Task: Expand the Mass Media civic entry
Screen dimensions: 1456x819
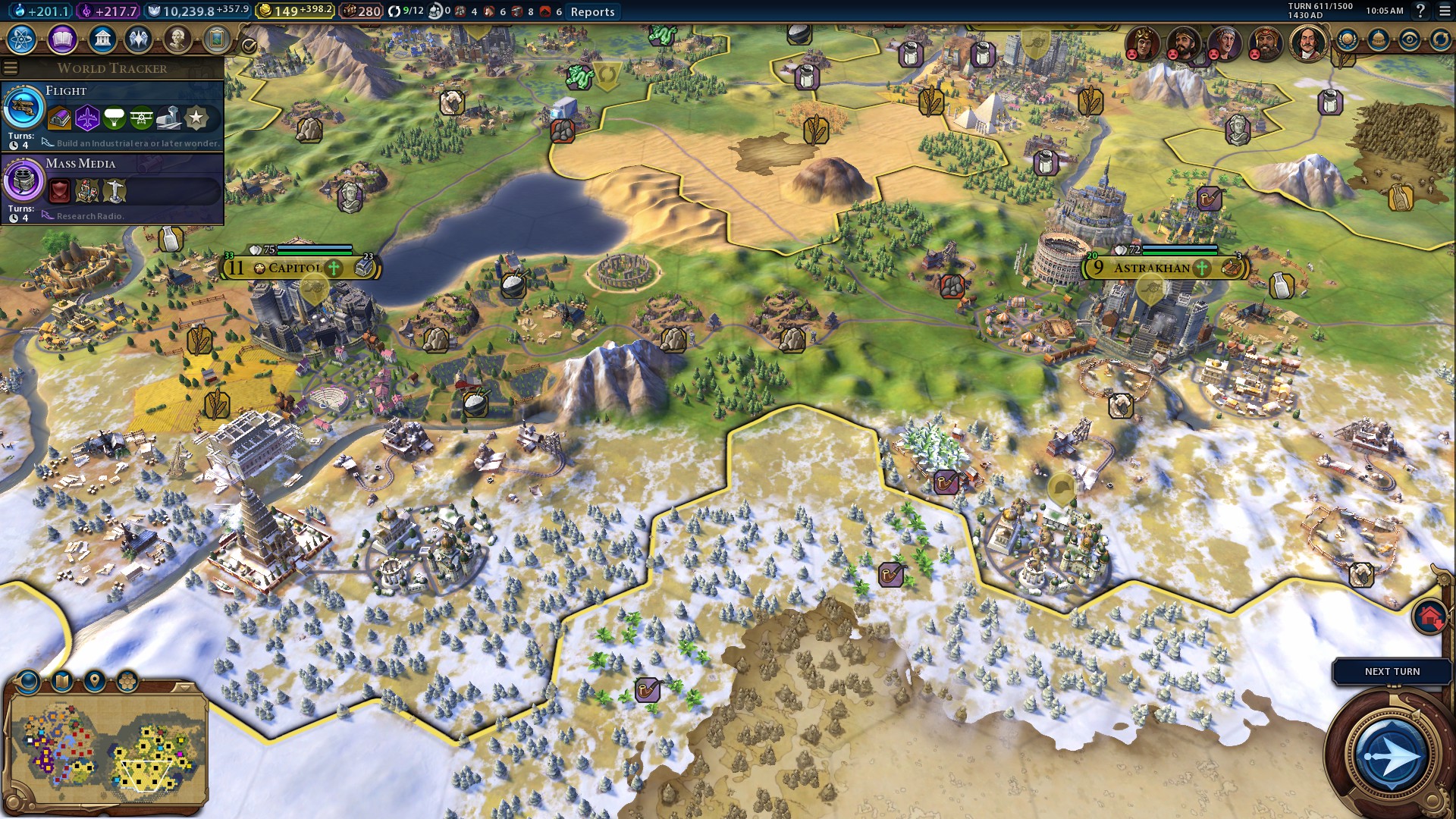Action: click(80, 164)
